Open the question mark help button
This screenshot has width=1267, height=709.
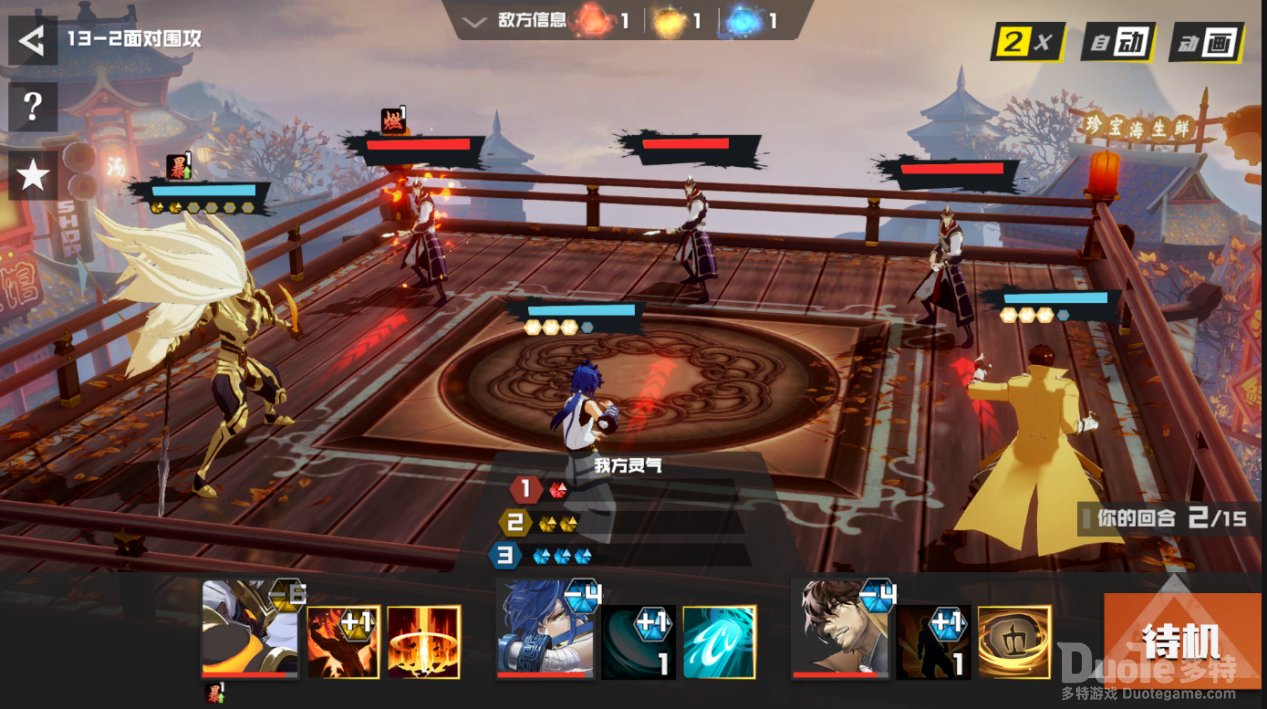tap(33, 106)
